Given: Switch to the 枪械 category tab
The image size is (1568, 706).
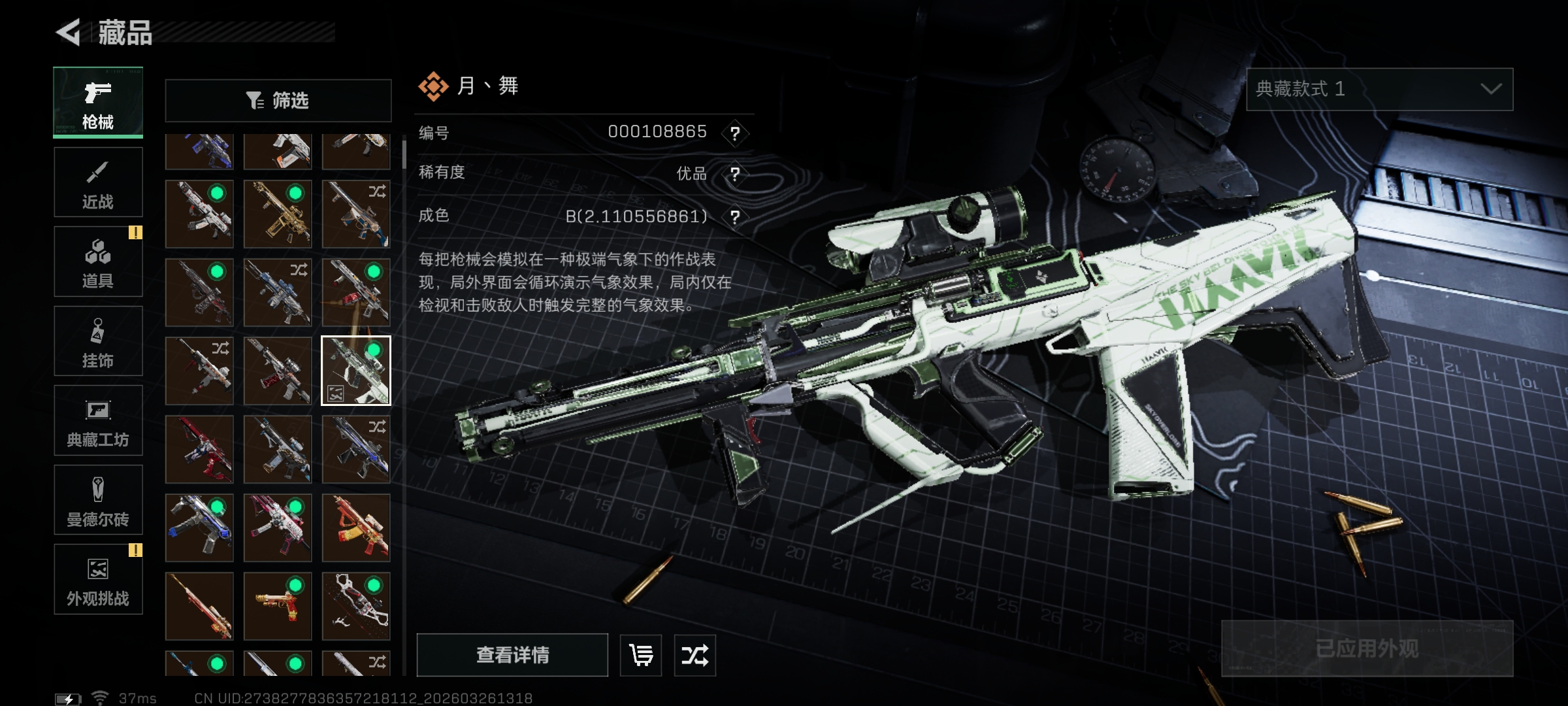Looking at the screenshot, I should click(x=98, y=103).
